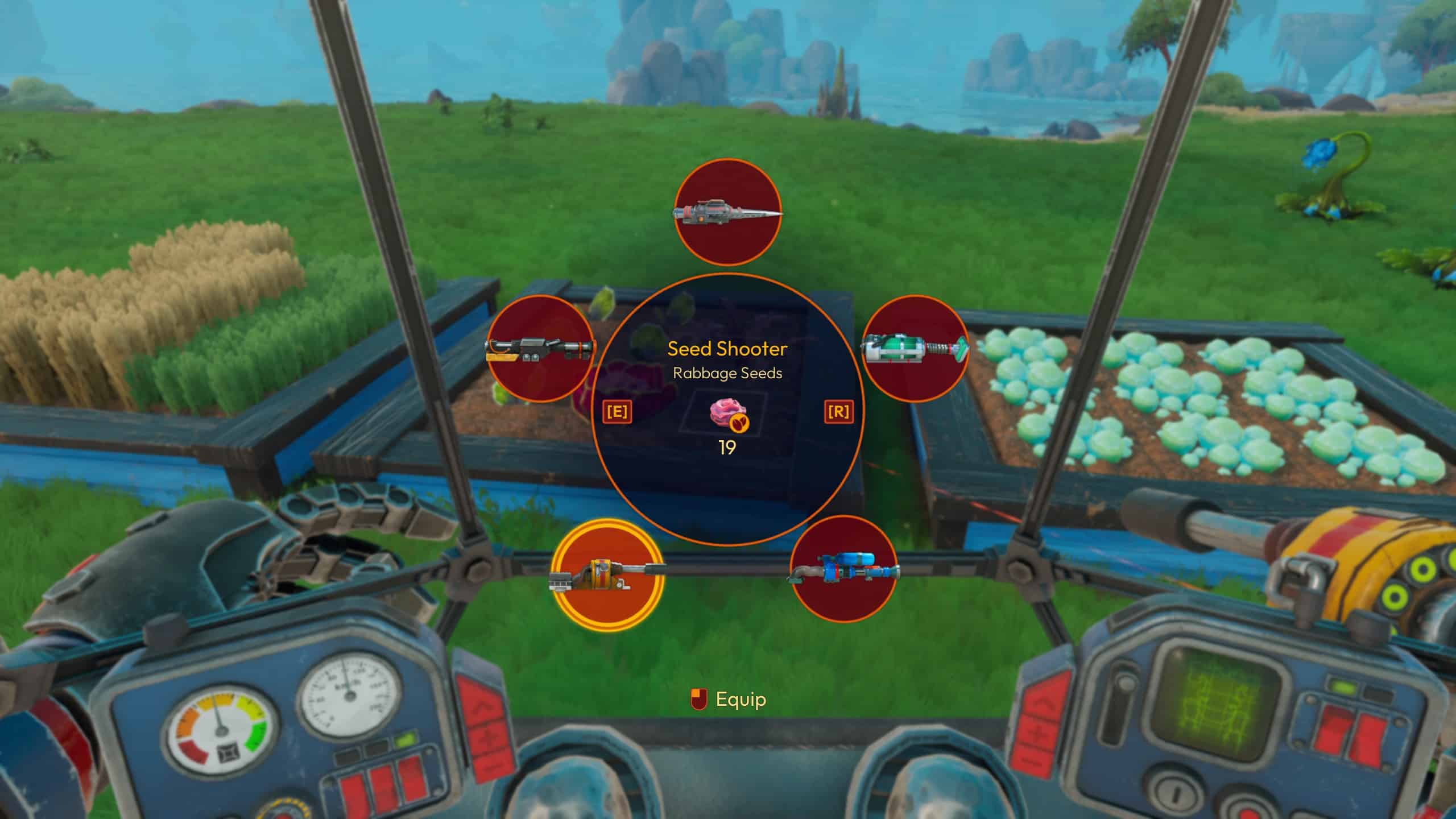Choose the spike saw drill tool
The image size is (1456, 819).
tap(727, 212)
